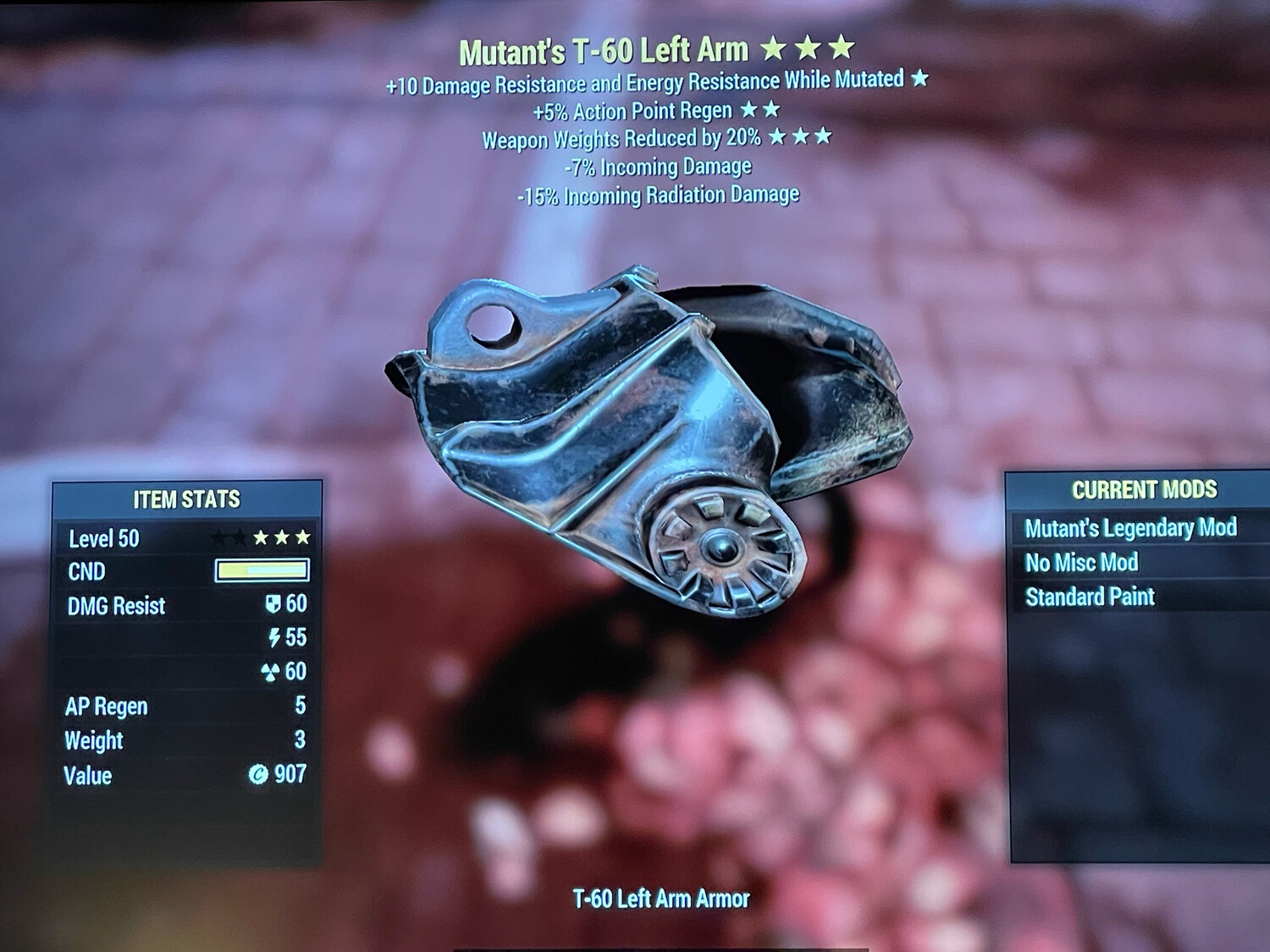Click the Item Stats panel header
Screen dimensions: 1270x952
[x=186, y=499]
